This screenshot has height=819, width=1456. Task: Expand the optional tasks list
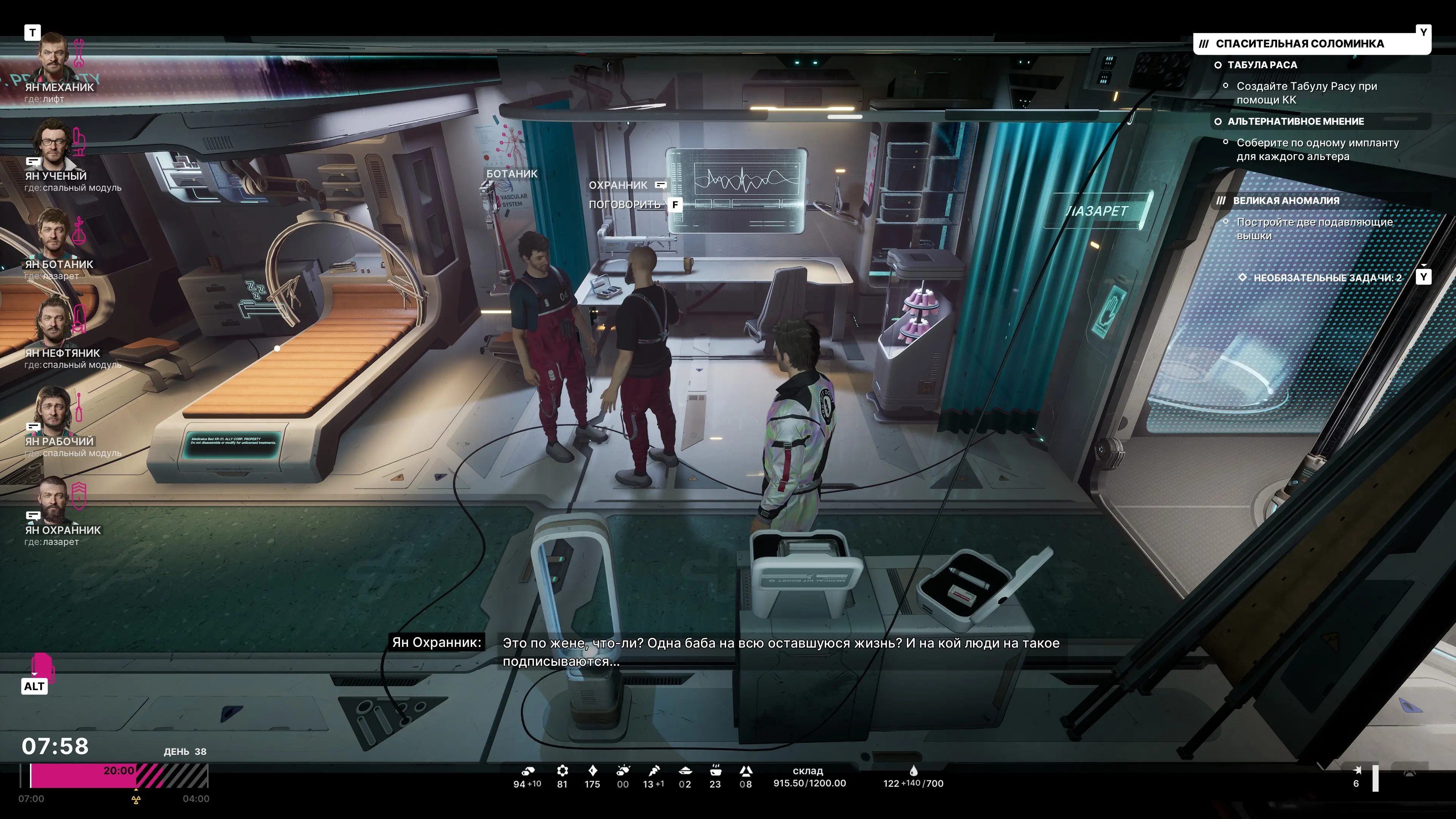coord(1327,278)
